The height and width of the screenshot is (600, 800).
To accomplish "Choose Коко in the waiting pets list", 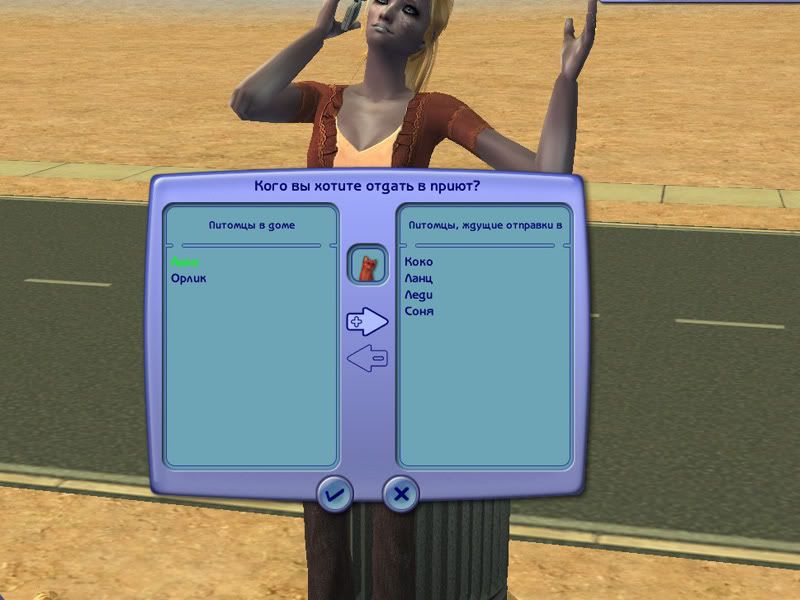I will pos(419,262).
